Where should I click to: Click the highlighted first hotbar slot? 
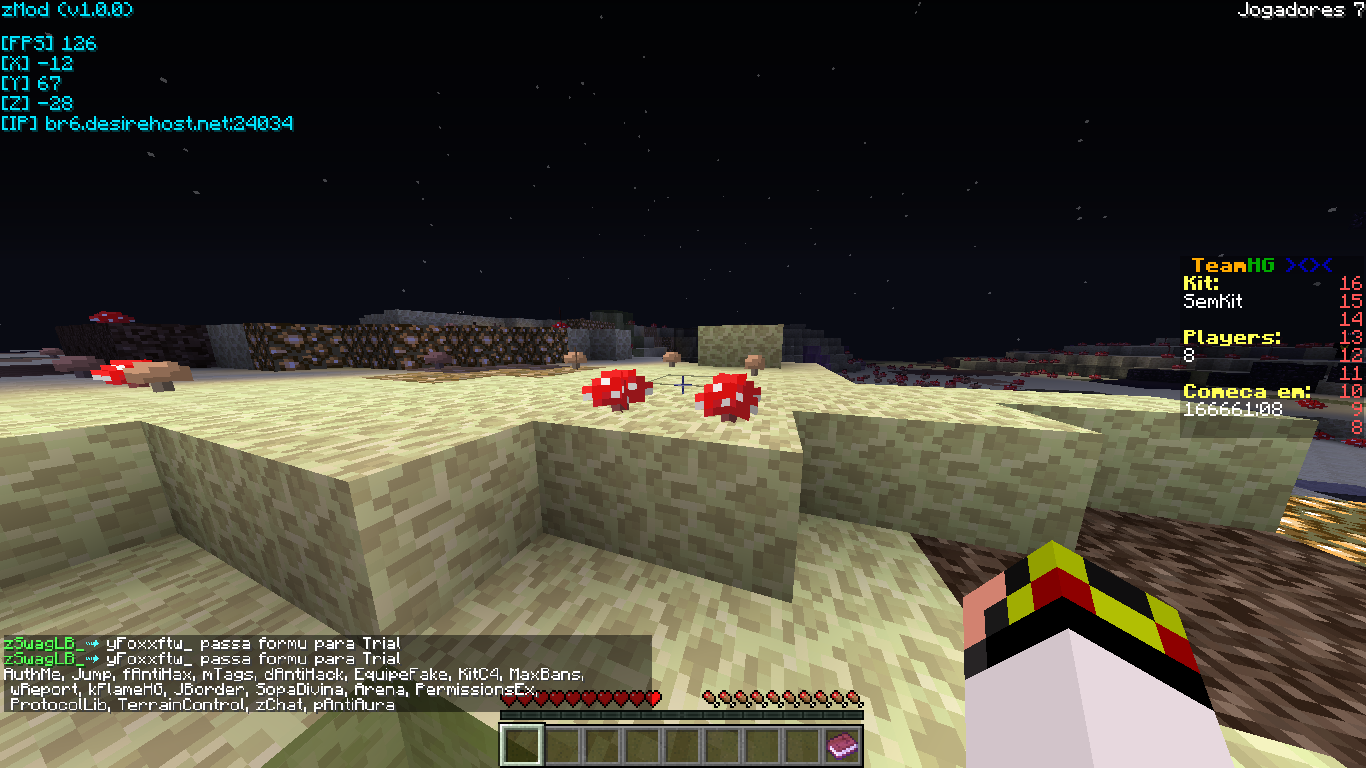click(x=521, y=745)
